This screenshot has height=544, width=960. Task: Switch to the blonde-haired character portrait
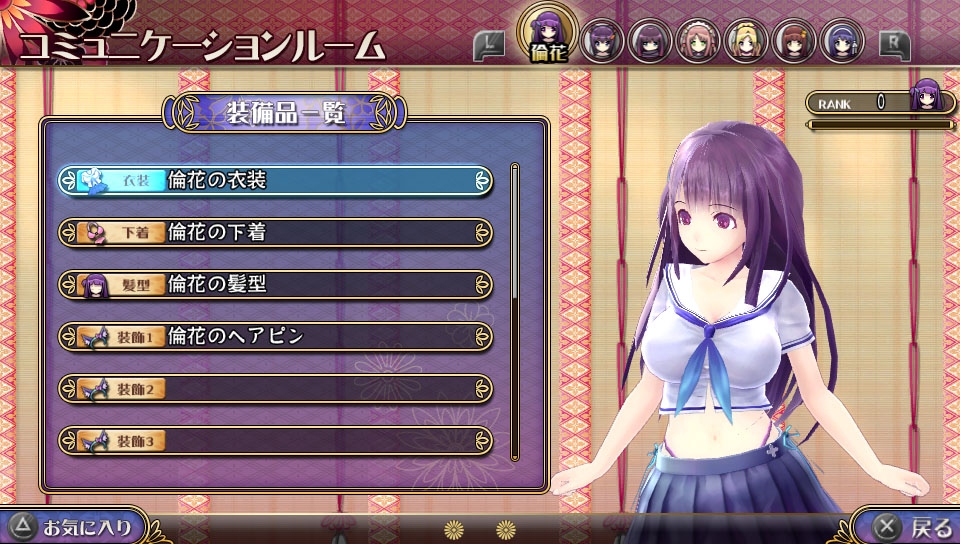click(x=745, y=42)
